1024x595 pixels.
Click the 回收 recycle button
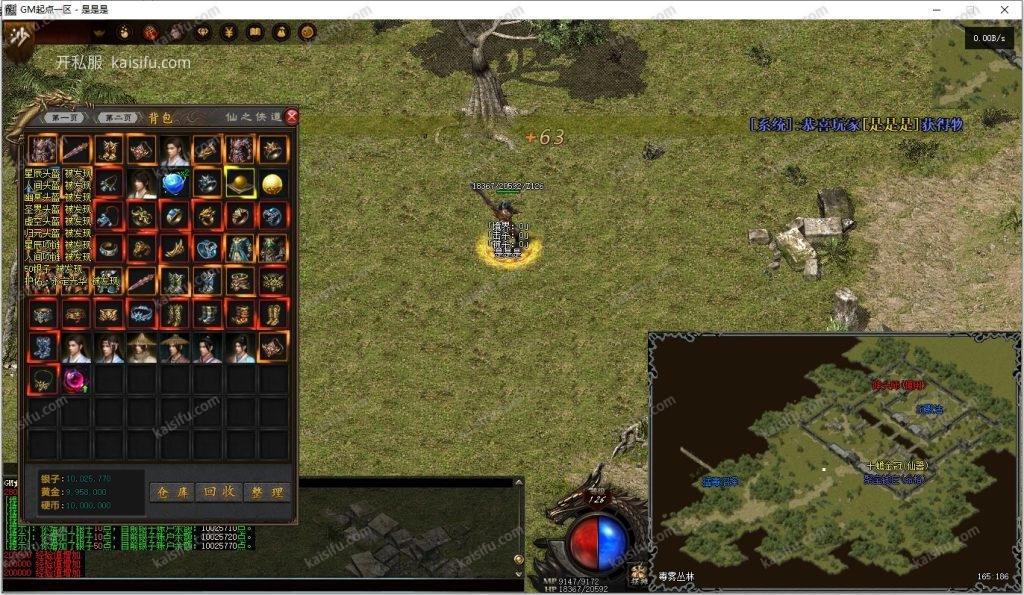click(x=219, y=492)
